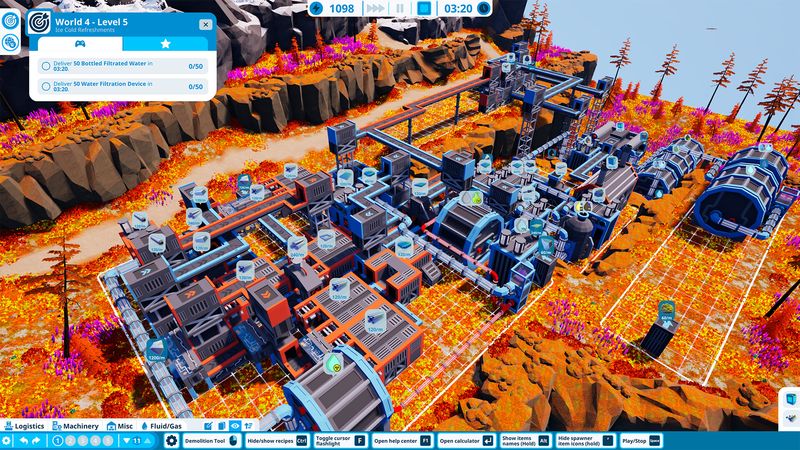
Task: Redo the last undone action
Action: point(38,441)
